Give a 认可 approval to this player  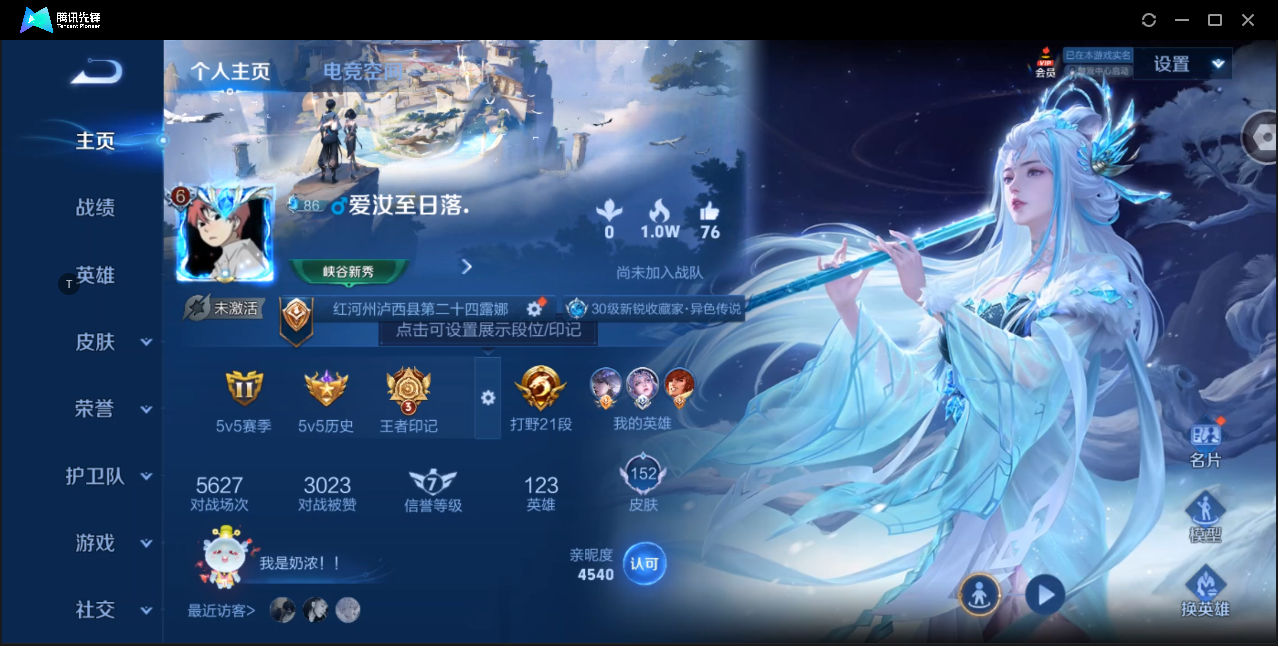[644, 564]
